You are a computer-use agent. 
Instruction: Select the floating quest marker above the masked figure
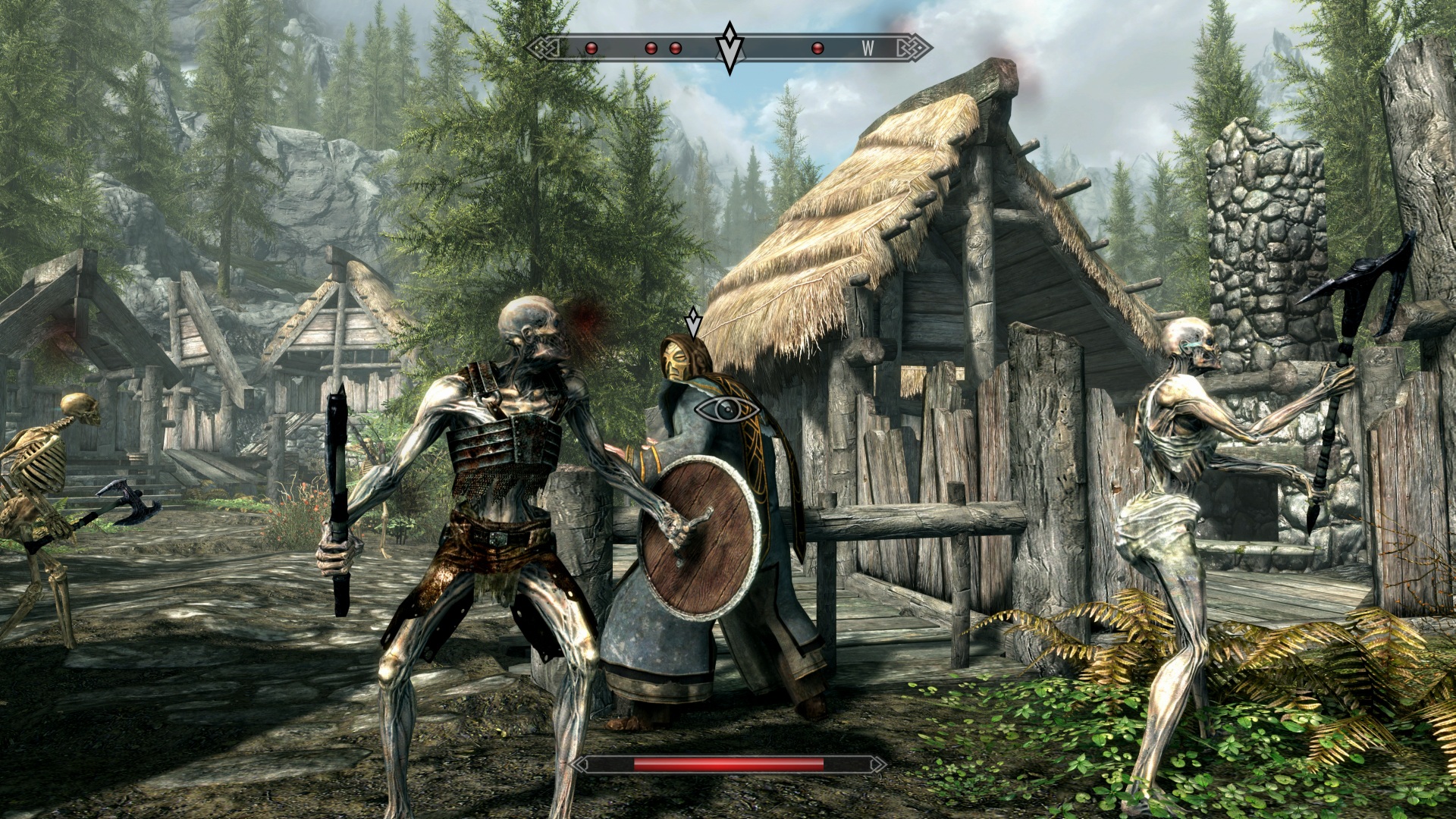click(x=692, y=322)
